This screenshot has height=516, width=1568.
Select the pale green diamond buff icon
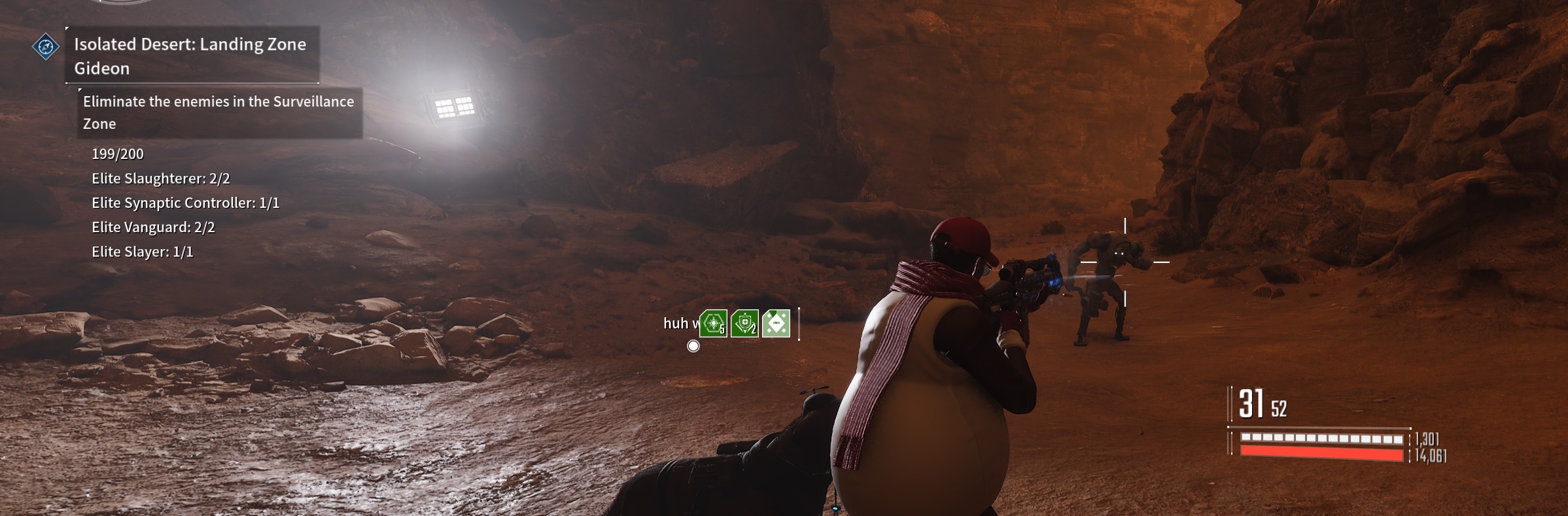tap(776, 323)
